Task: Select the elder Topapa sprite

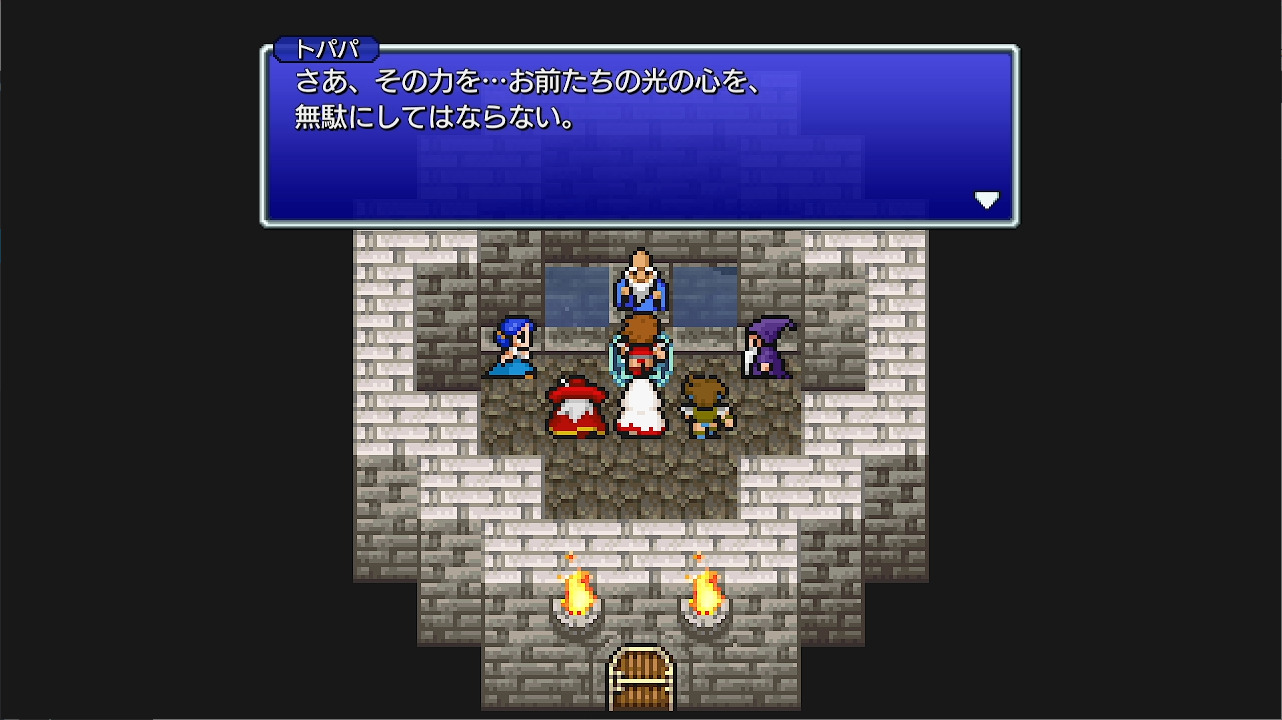Action: (638, 282)
